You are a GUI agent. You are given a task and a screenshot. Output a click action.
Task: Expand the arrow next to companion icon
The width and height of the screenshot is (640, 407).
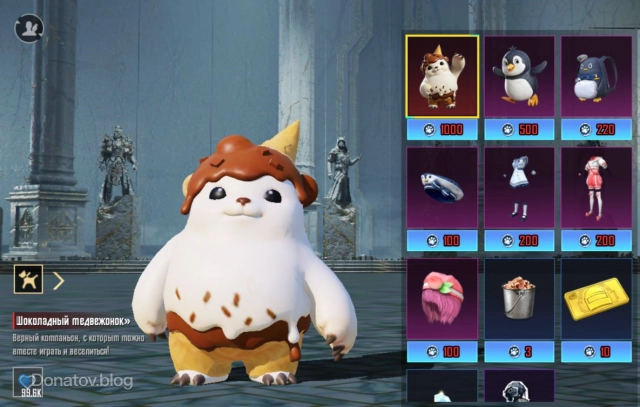click(x=58, y=280)
